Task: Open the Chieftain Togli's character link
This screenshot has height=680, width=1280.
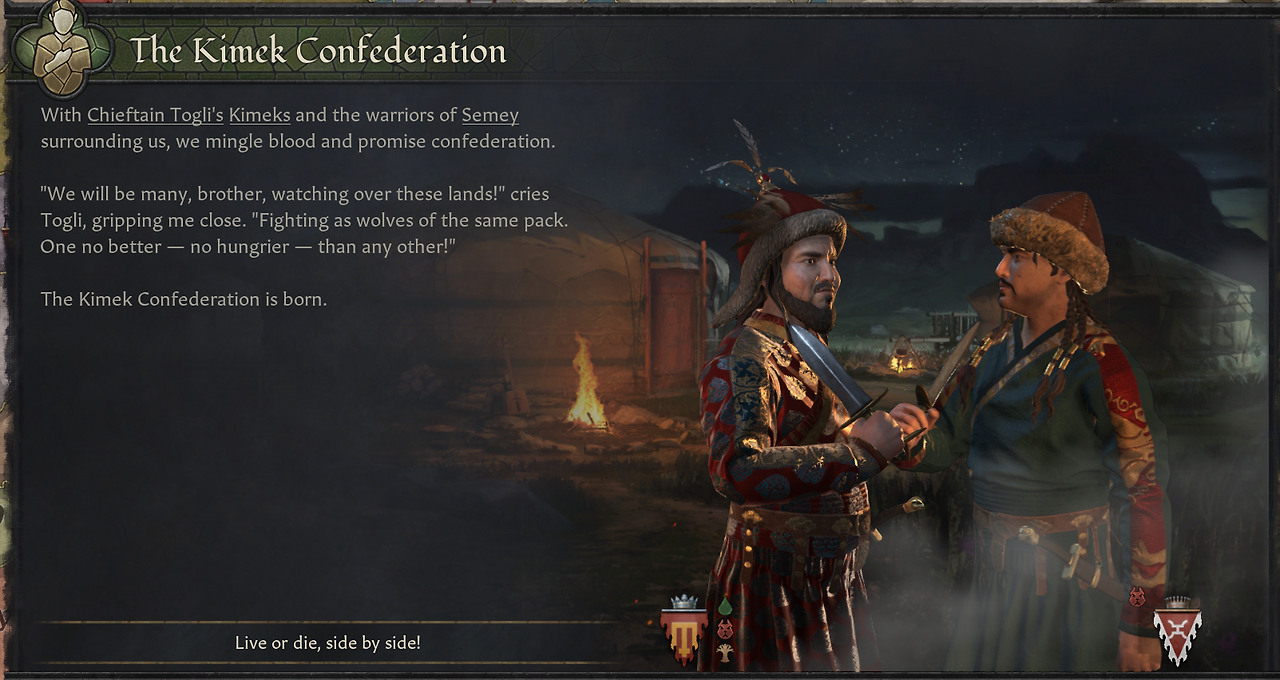Action: pyautogui.click(x=155, y=115)
